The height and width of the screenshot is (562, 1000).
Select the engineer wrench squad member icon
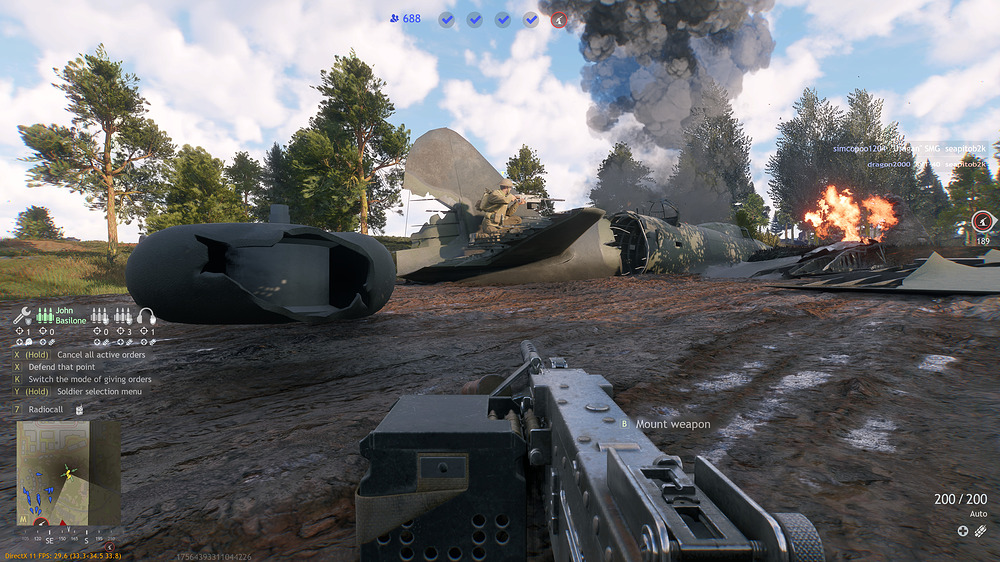point(22,316)
